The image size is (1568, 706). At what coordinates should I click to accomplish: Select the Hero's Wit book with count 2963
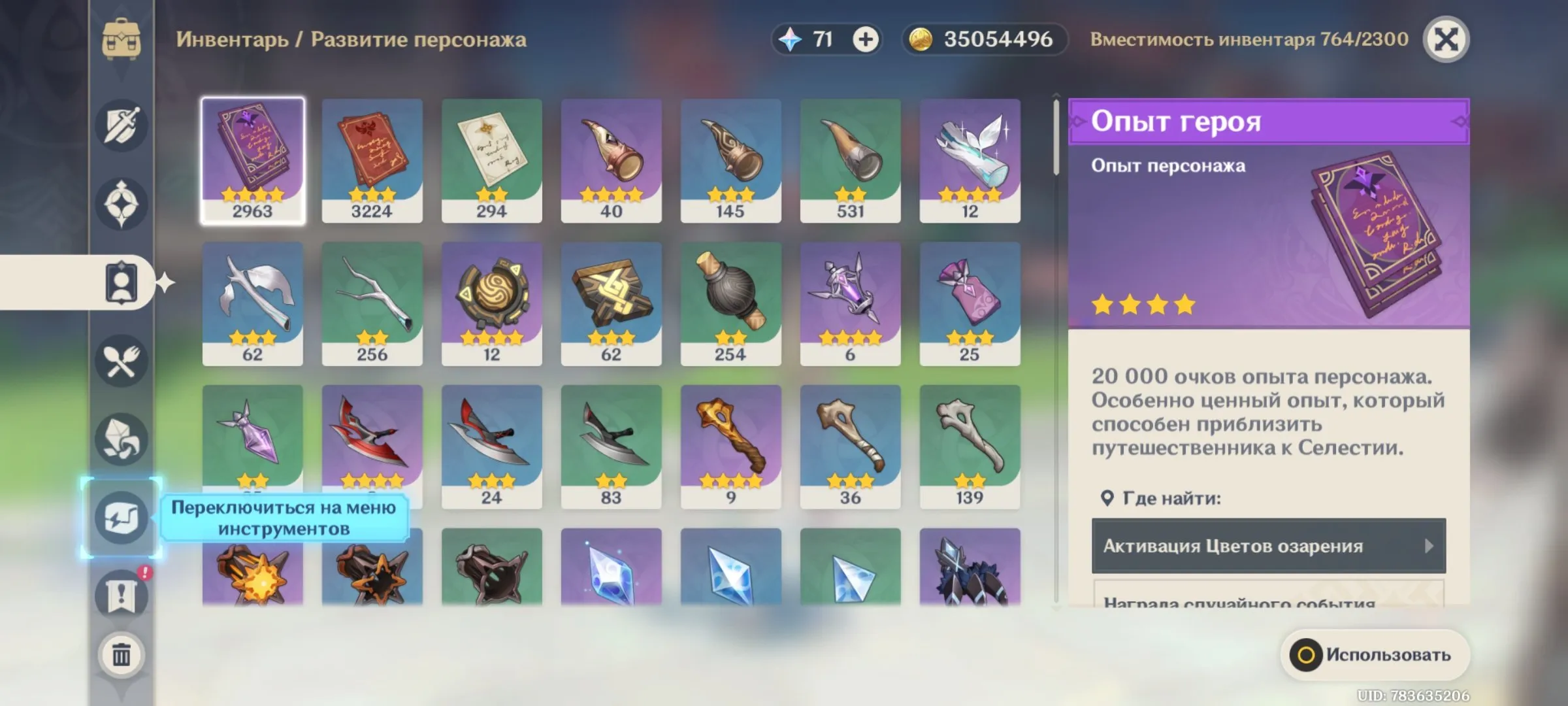click(253, 161)
